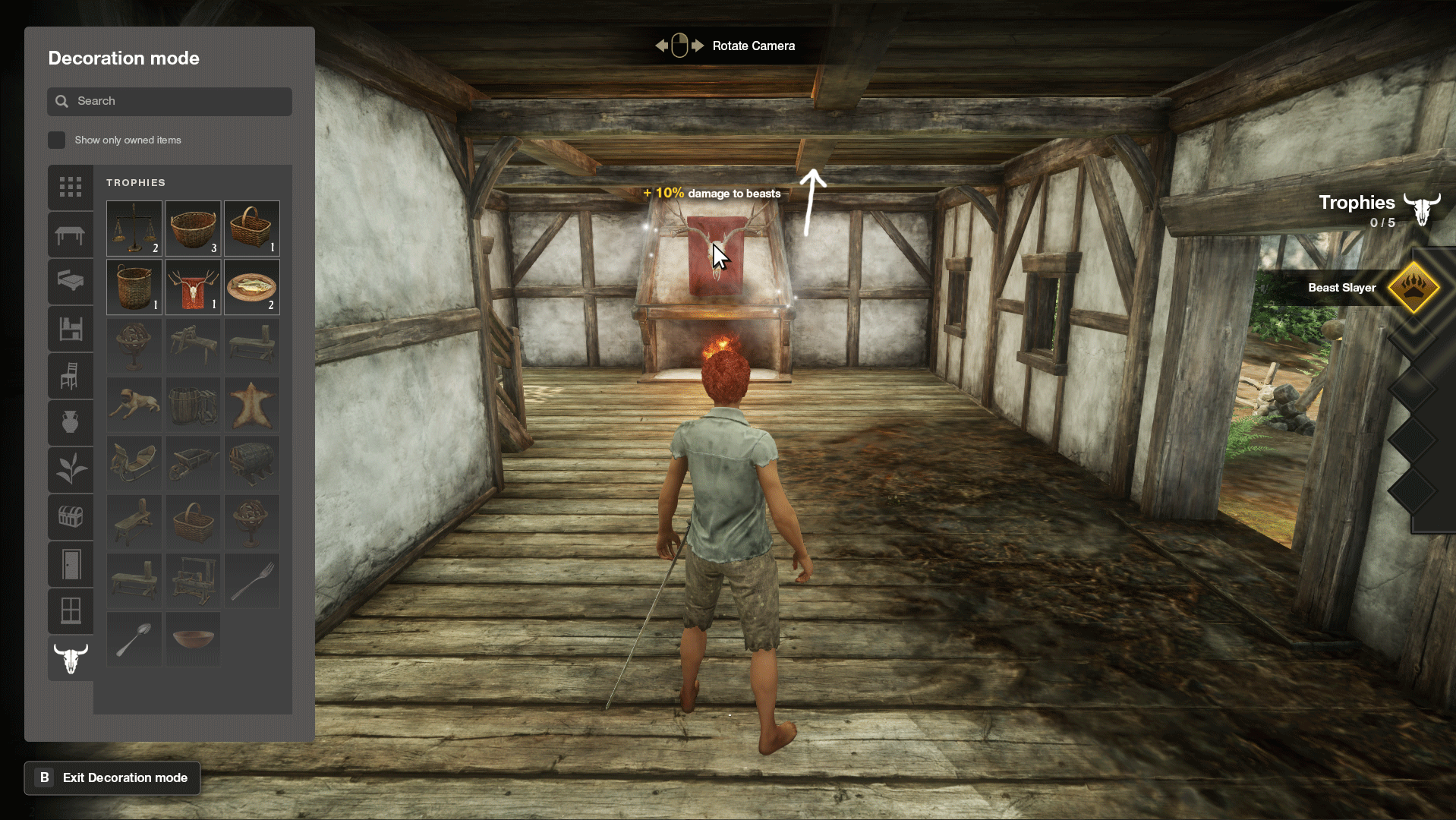1456x820 pixels.
Task: Select the bull skull Trophies tab
Action: coord(71,658)
